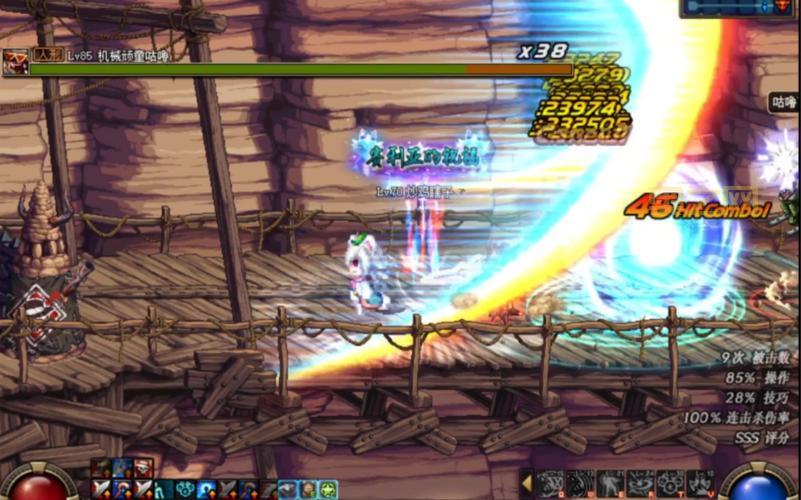The width and height of the screenshot is (801, 500).
Task: Click the red skull buff icon
Action: [x=143, y=468]
